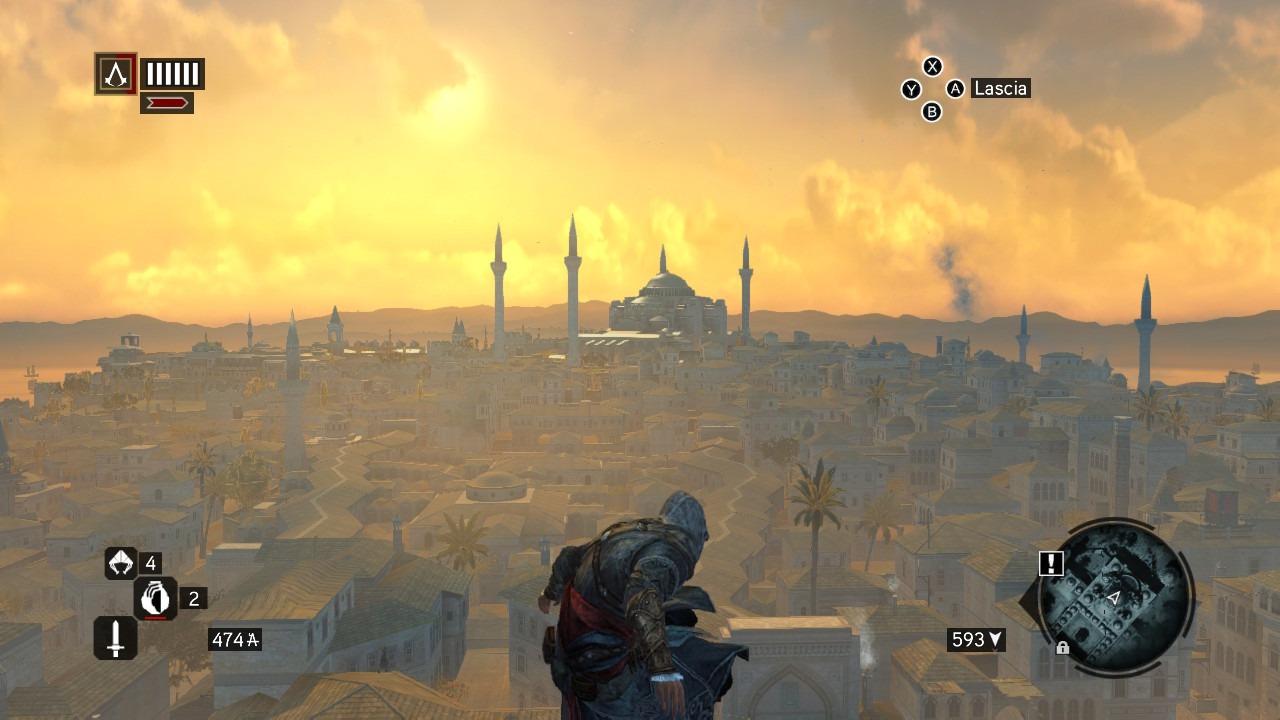Select the parachute item icon
This screenshot has height=720, width=1280.
click(x=121, y=563)
